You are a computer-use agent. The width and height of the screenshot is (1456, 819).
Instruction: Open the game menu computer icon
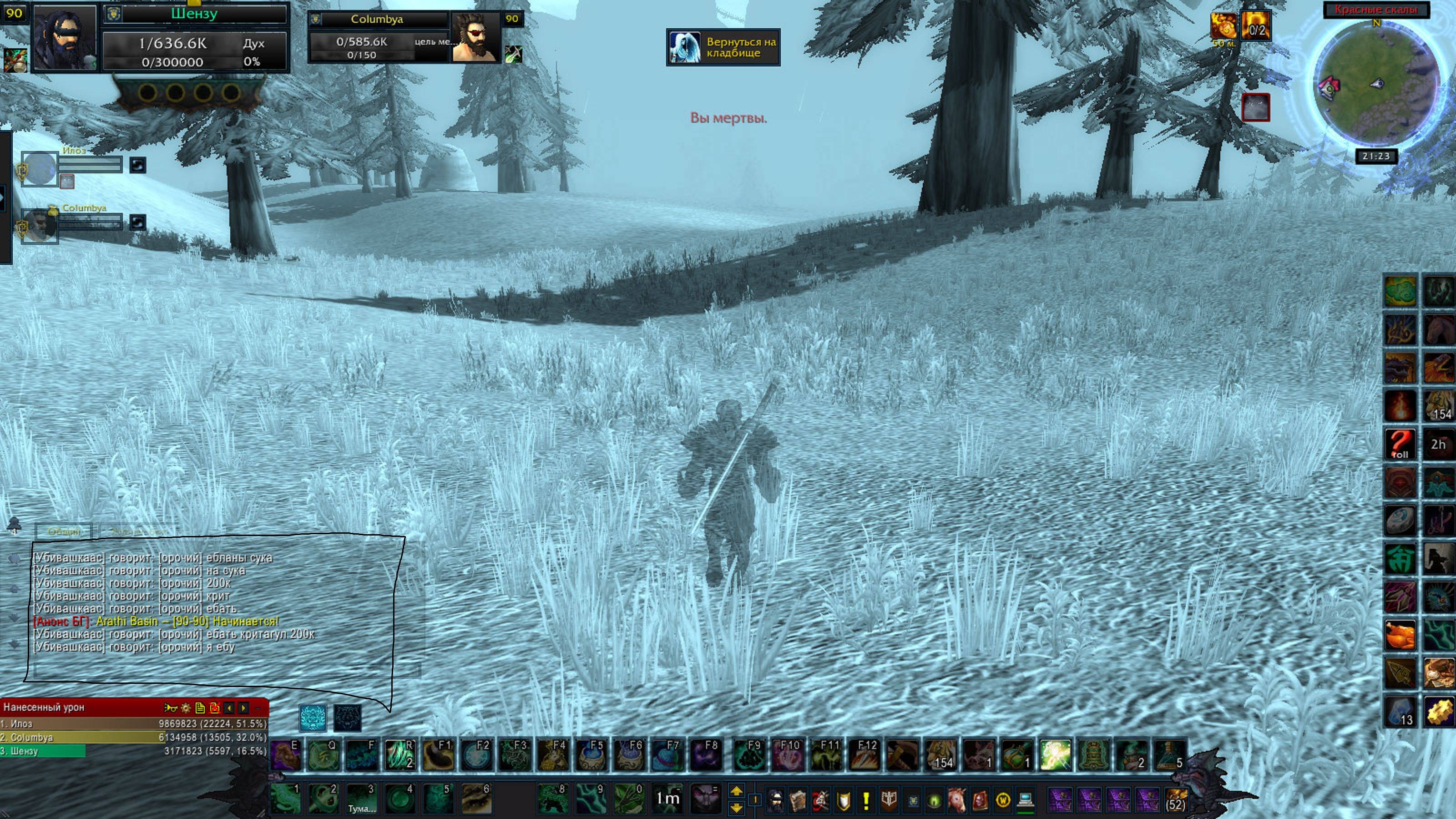pos(1025,800)
